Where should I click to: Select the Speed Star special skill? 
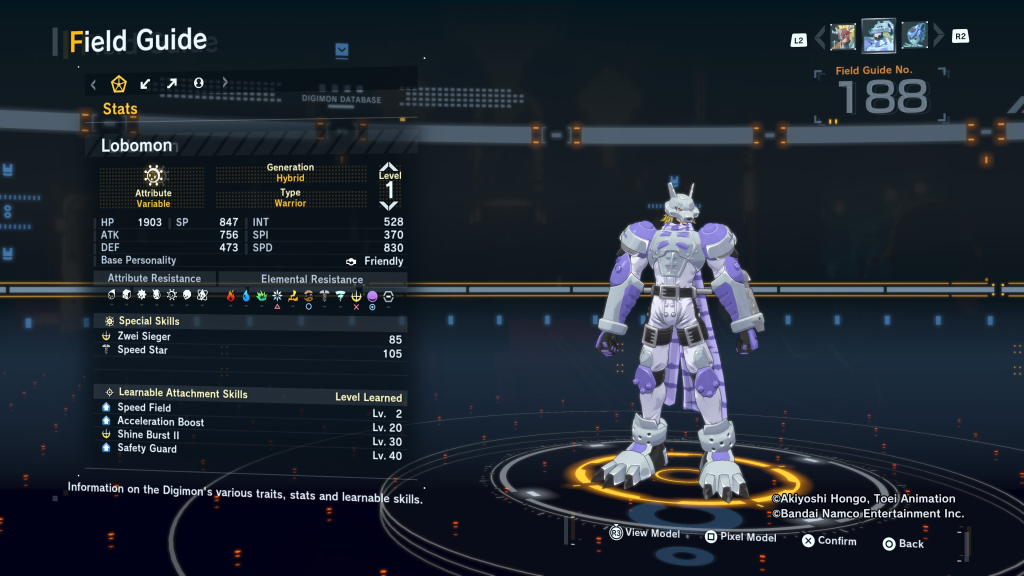coord(142,351)
